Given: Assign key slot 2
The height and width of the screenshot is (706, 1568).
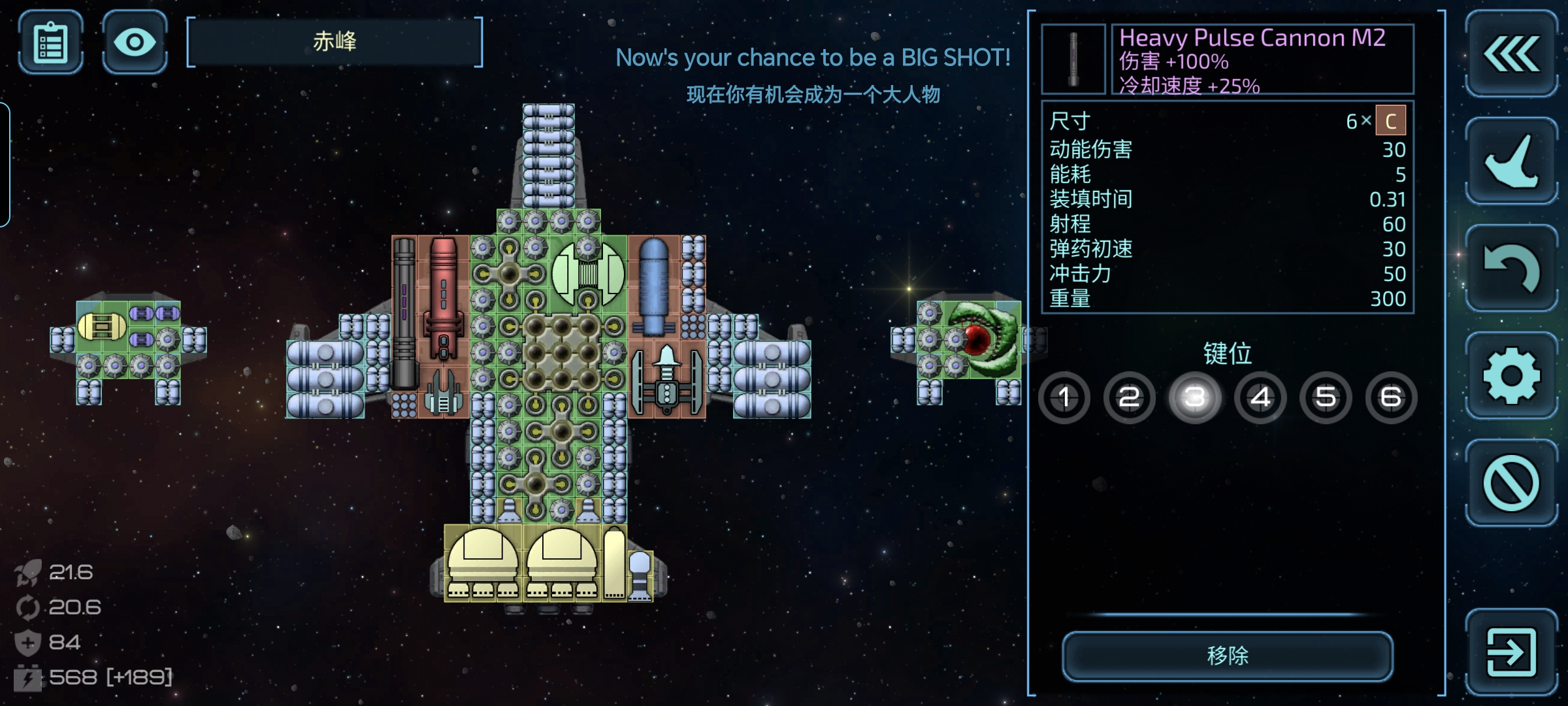Looking at the screenshot, I should (x=1130, y=397).
